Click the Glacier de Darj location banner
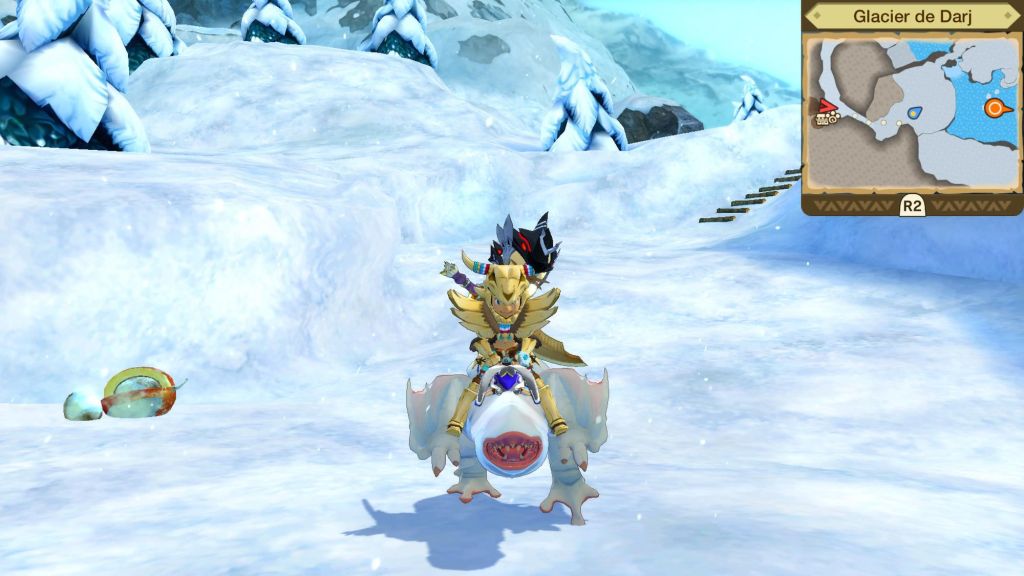Image resolution: width=1024 pixels, height=576 pixels. point(911,17)
